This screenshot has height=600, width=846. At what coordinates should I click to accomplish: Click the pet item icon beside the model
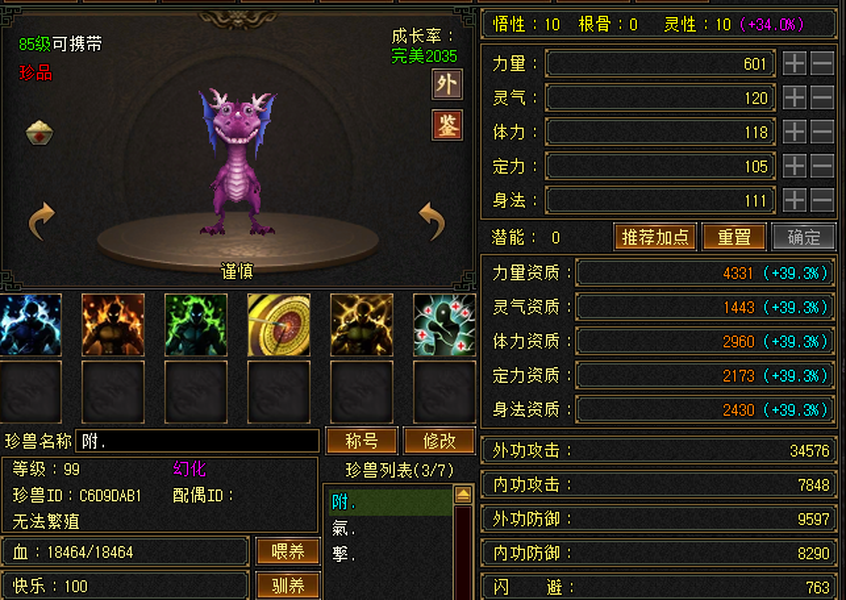(x=40, y=132)
